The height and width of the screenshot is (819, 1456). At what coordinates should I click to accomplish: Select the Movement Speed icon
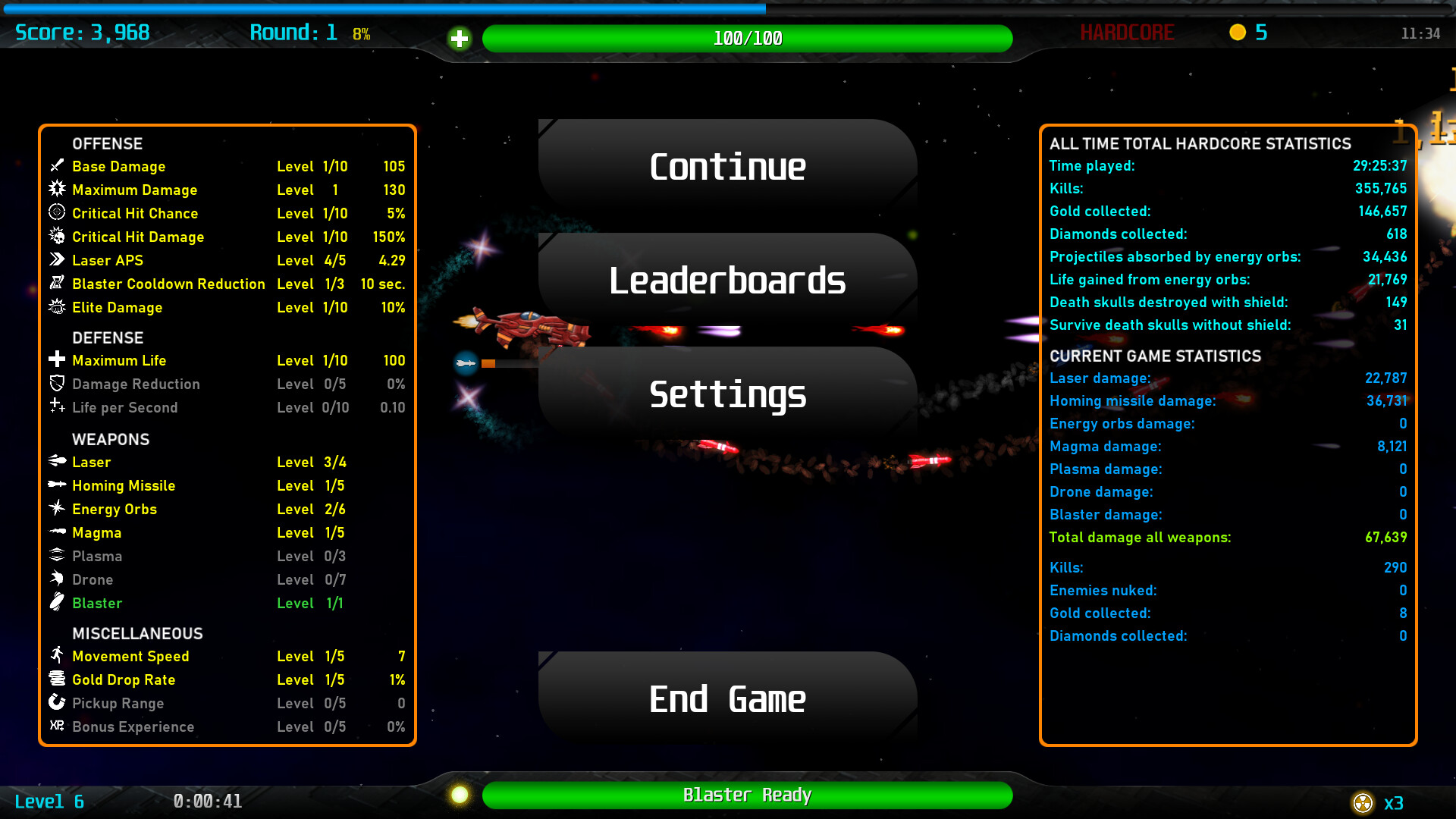57,656
